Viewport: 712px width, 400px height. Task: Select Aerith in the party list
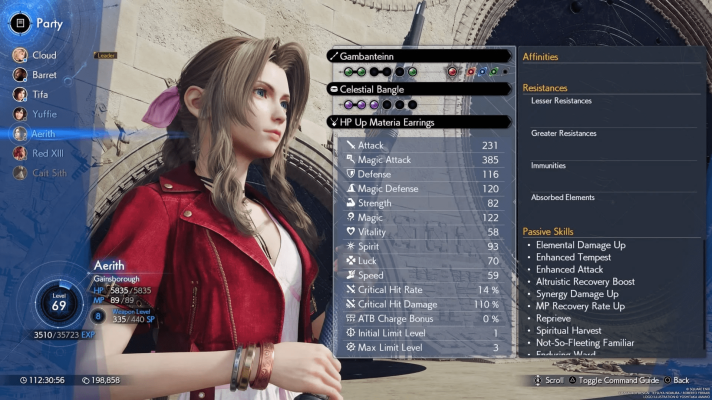tap(44, 133)
